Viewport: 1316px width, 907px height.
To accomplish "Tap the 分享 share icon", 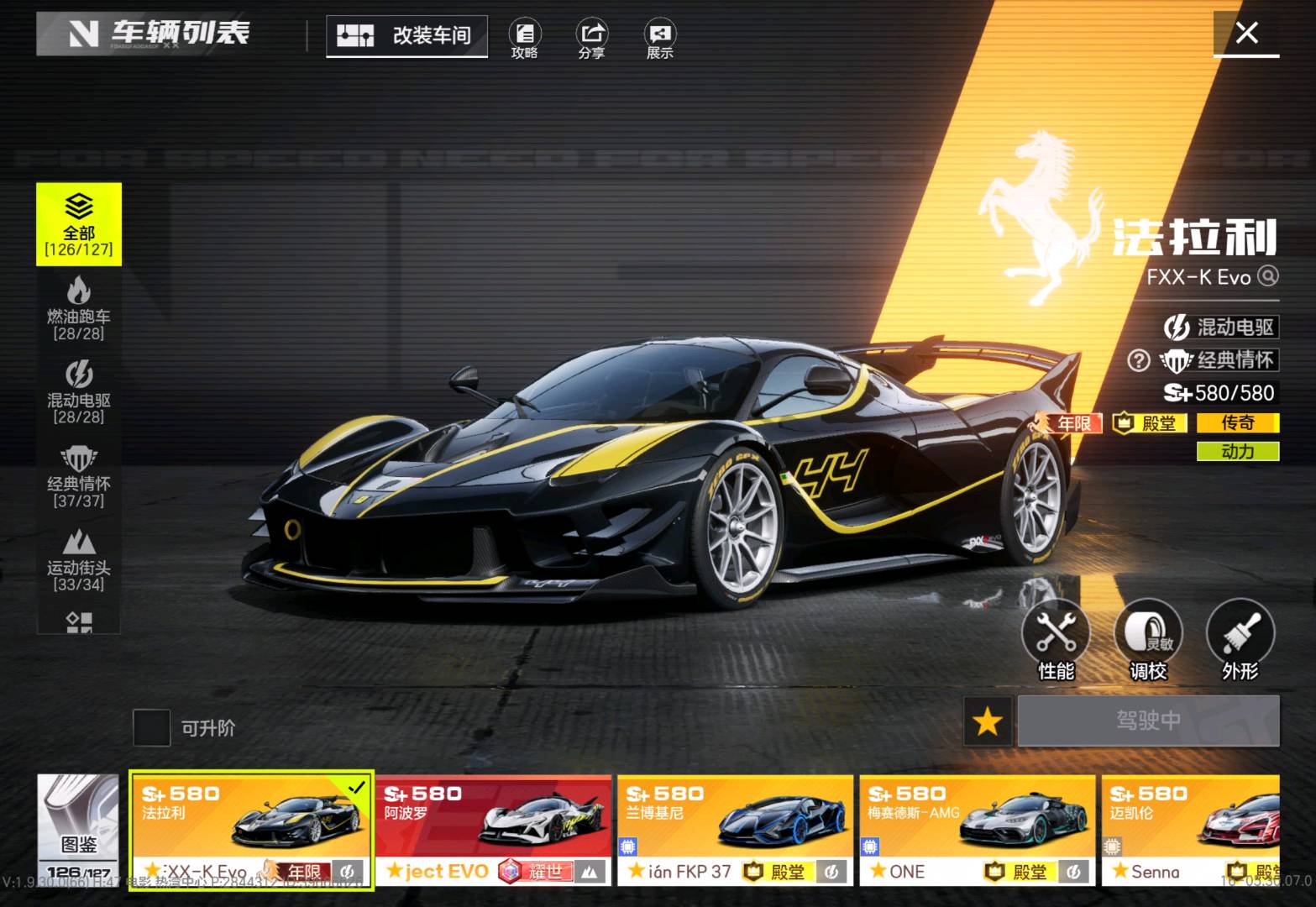I will pyautogui.click(x=591, y=39).
